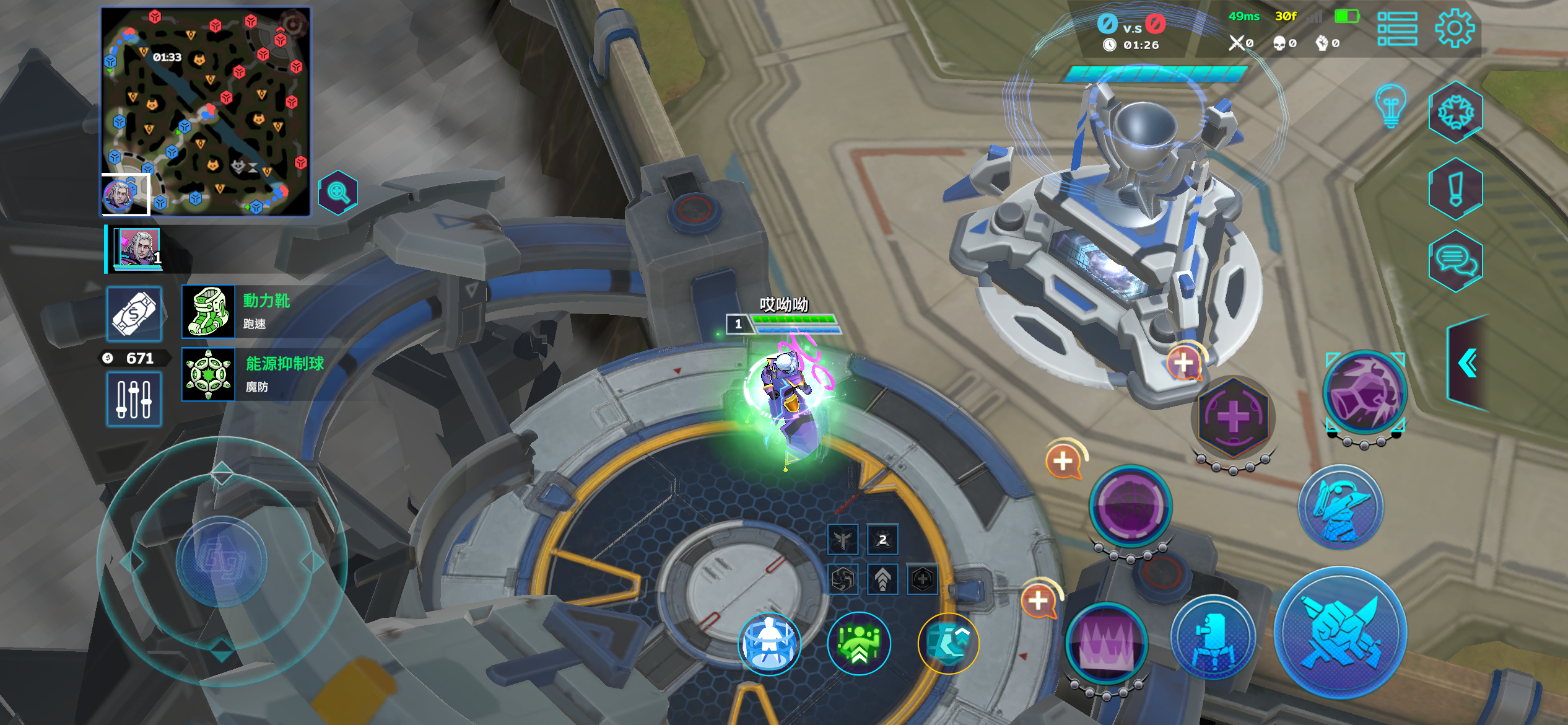Use the basic attack fist button
The height and width of the screenshot is (725, 1568).
pos(1341,632)
